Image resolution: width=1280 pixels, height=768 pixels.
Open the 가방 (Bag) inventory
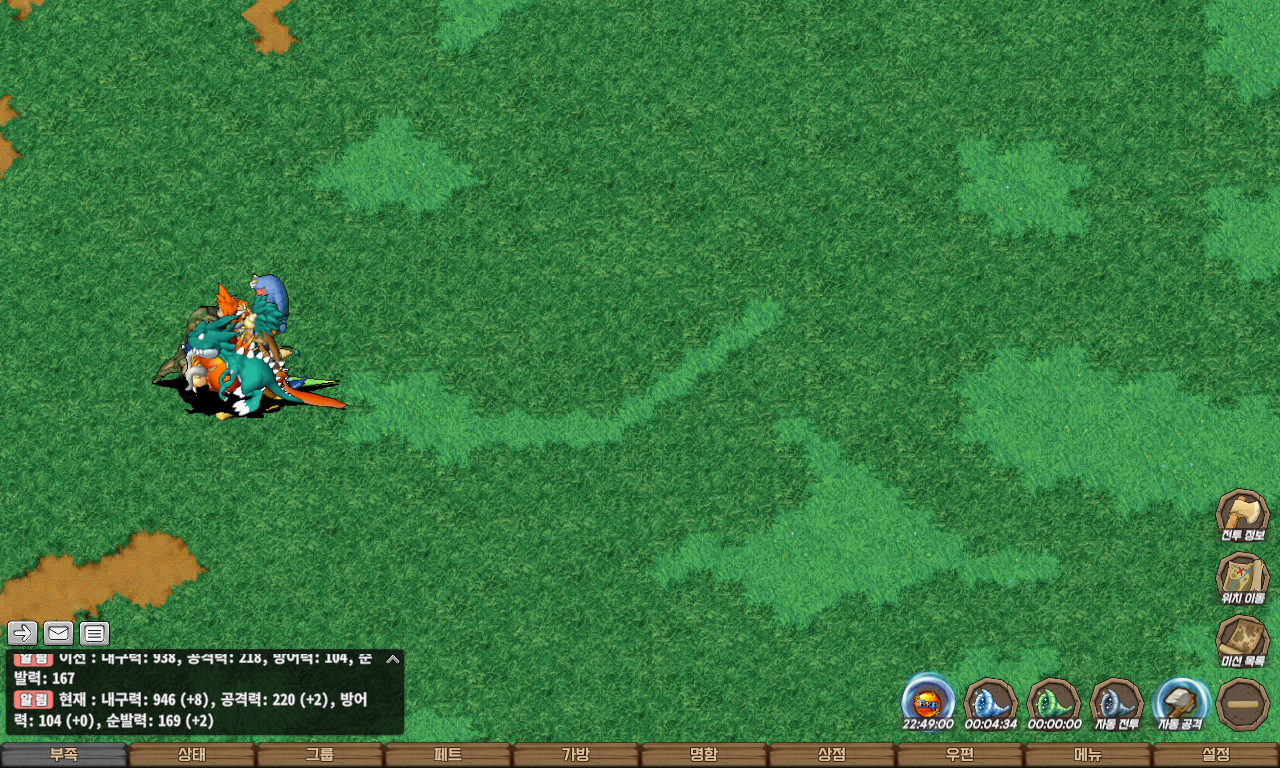[x=576, y=755]
